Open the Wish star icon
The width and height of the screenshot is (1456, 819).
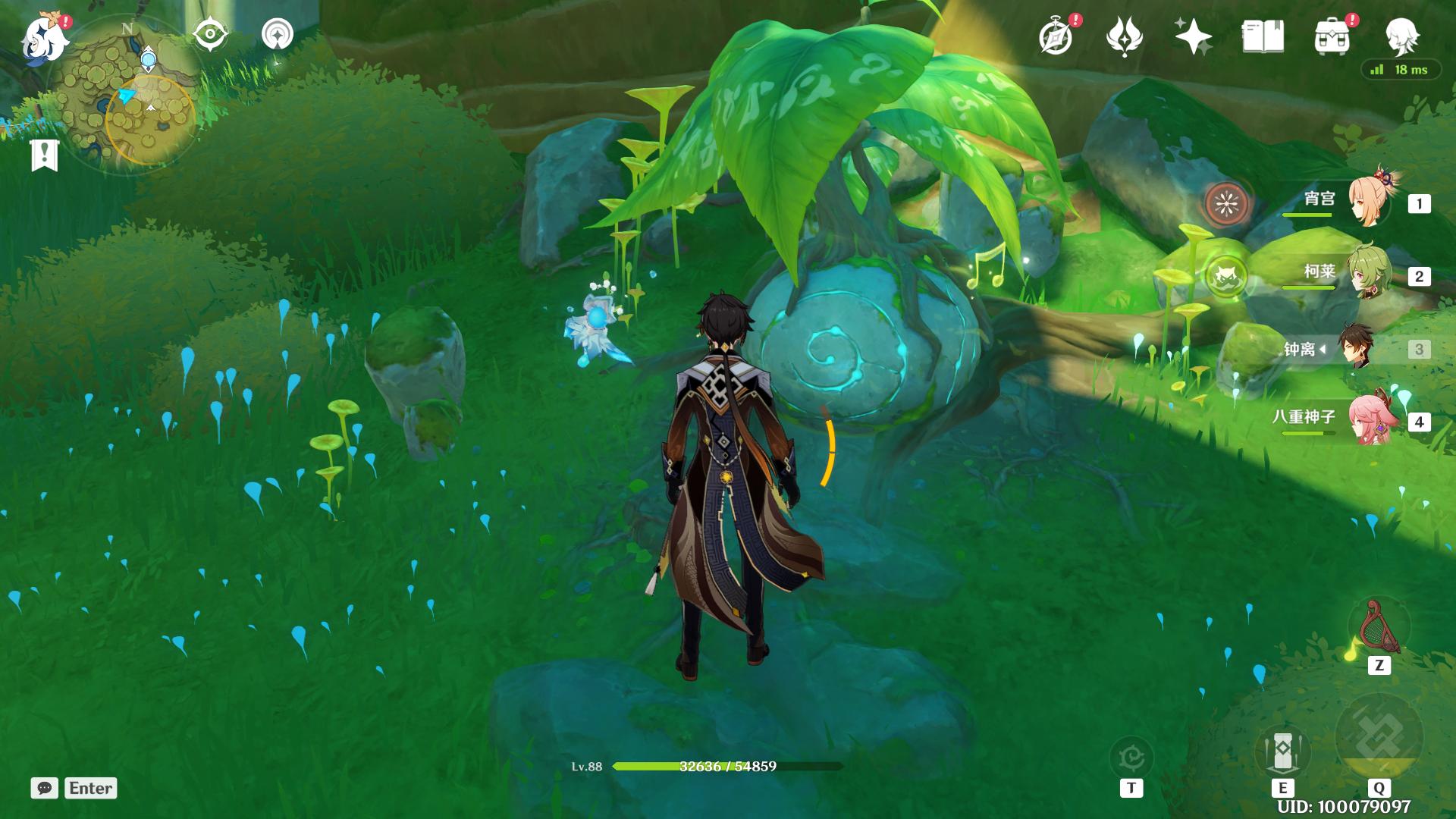pyautogui.click(x=1193, y=36)
